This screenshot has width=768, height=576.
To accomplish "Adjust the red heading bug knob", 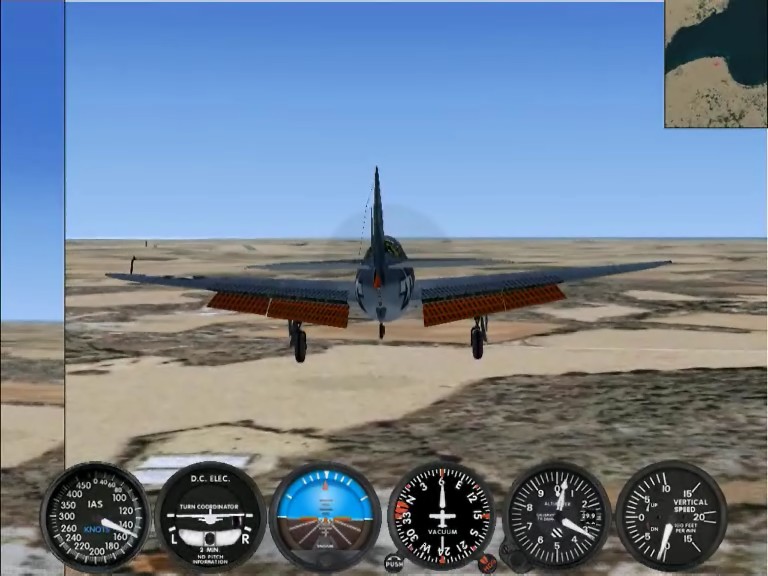I will pyautogui.click(x=487, y=563).
